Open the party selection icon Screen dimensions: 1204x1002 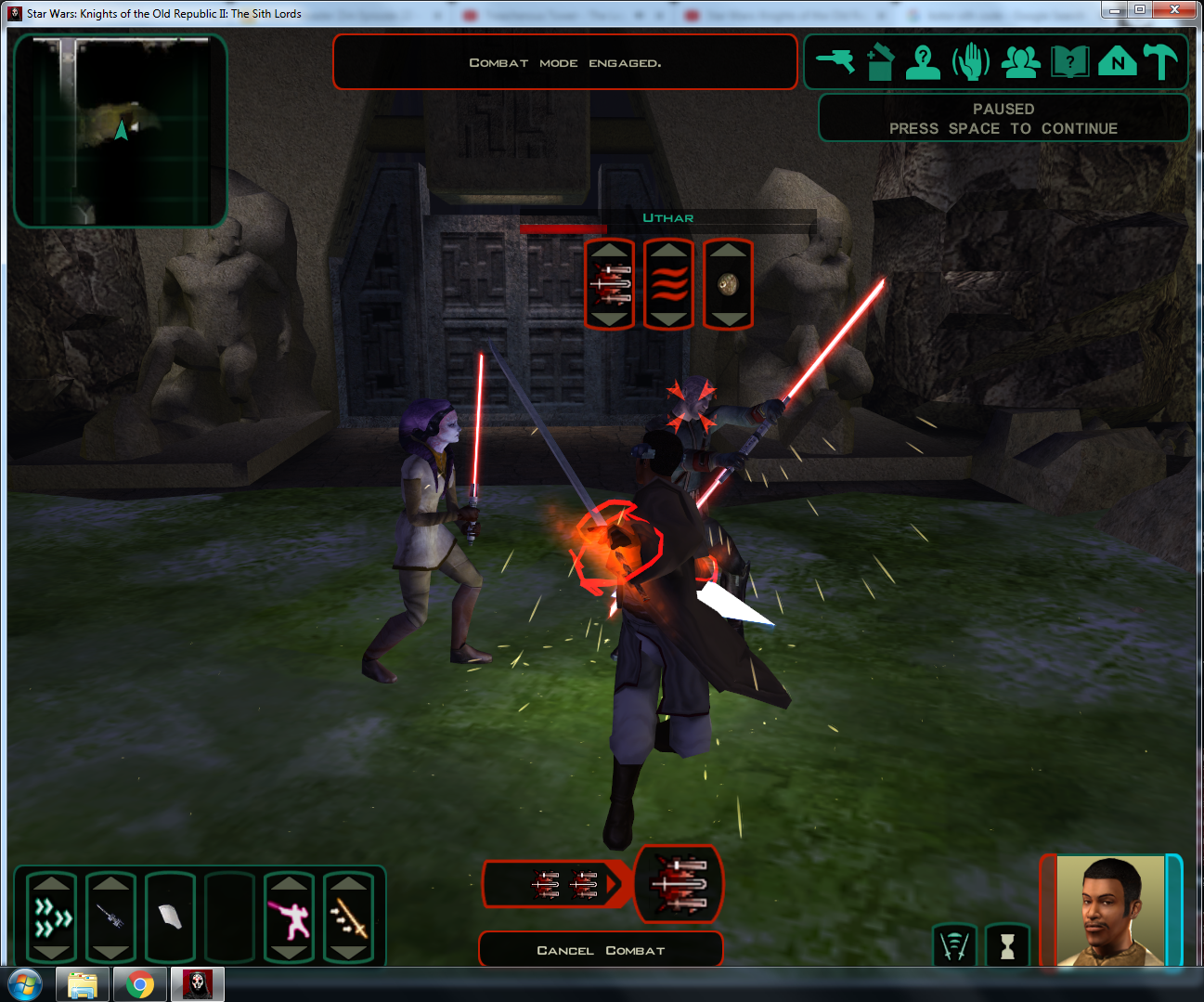(1020, 62)
